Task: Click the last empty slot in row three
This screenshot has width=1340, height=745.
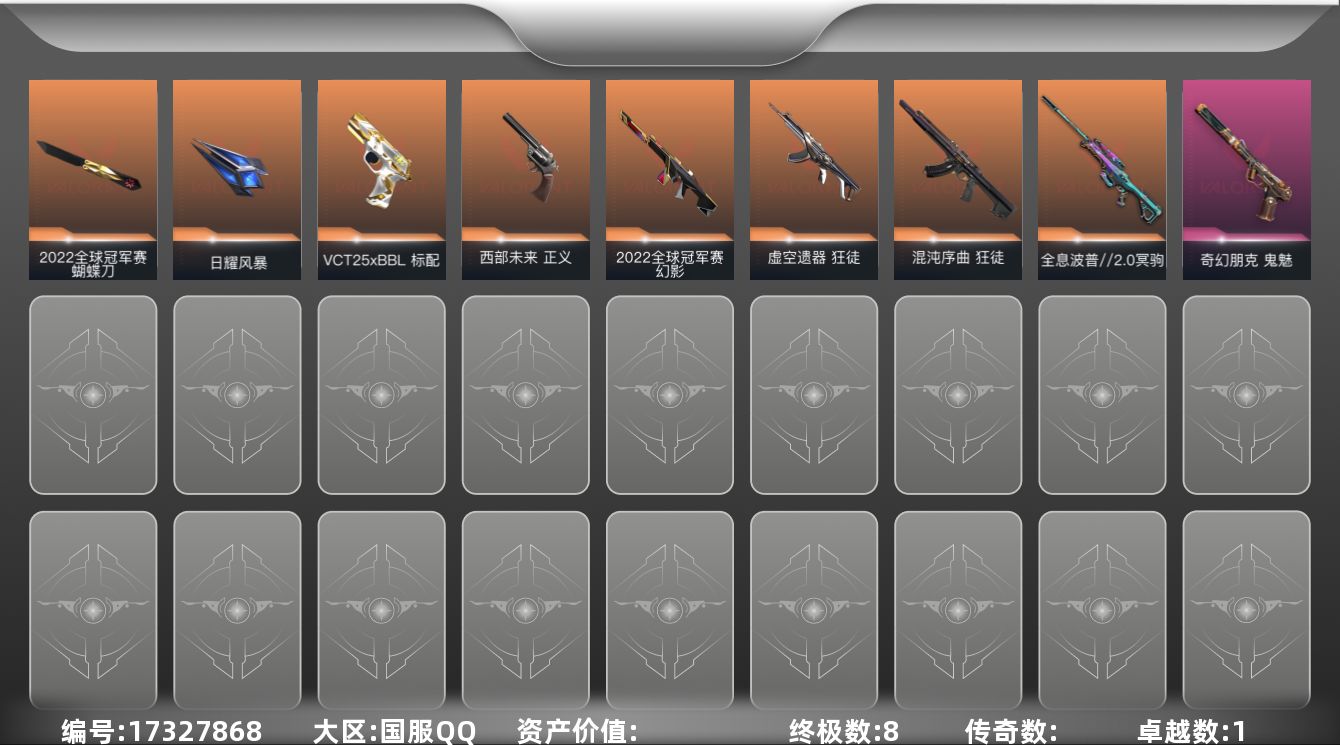Action: coord(1245,610)
